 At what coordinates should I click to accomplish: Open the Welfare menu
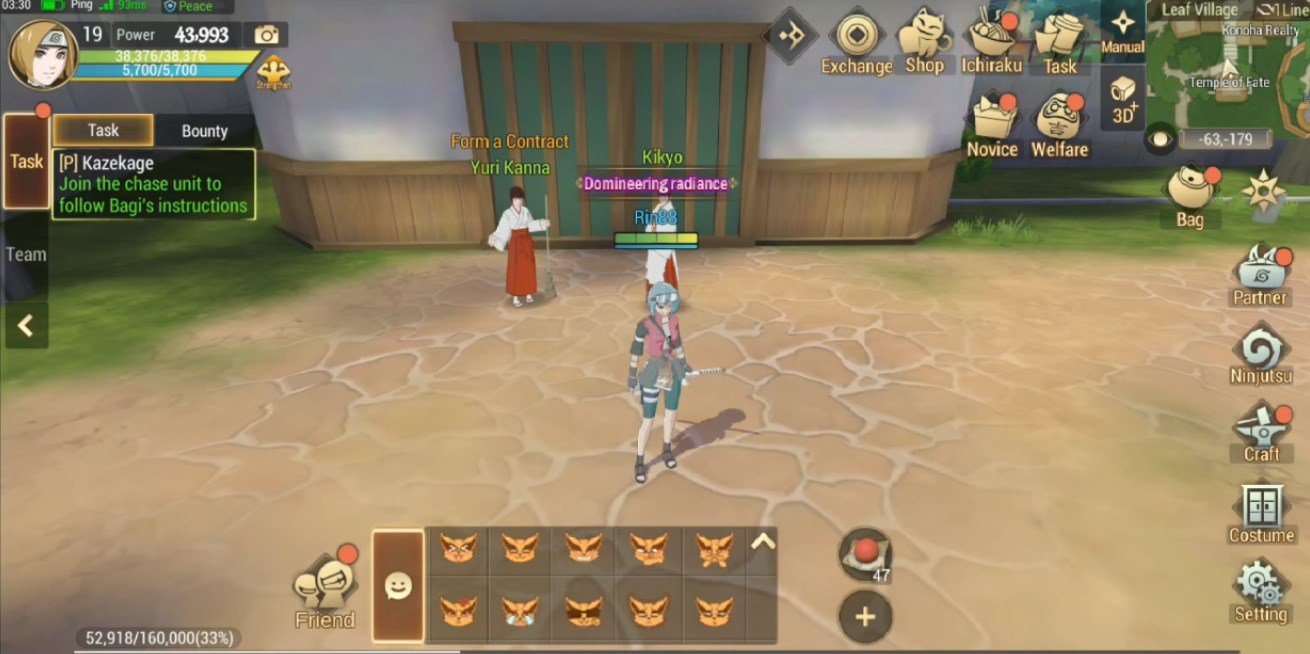[1059, 126]
